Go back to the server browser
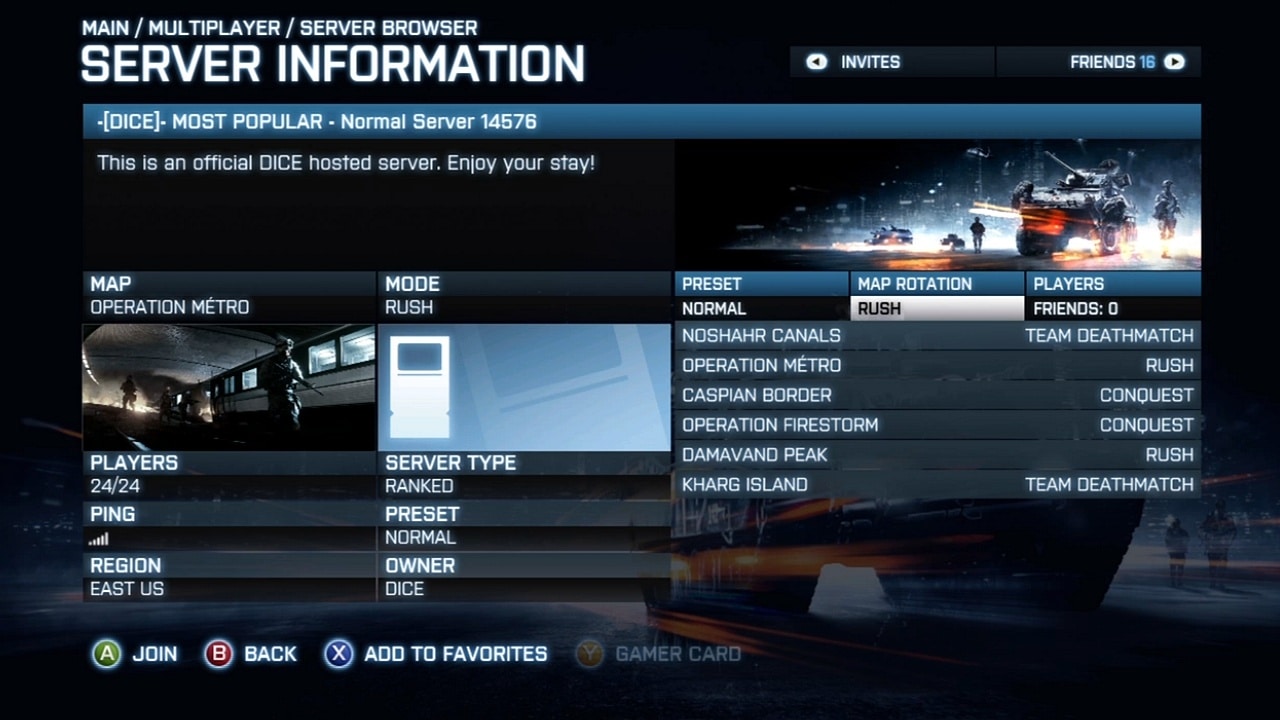This screenshot has width=1280, height=720. (x=250, y=654)
